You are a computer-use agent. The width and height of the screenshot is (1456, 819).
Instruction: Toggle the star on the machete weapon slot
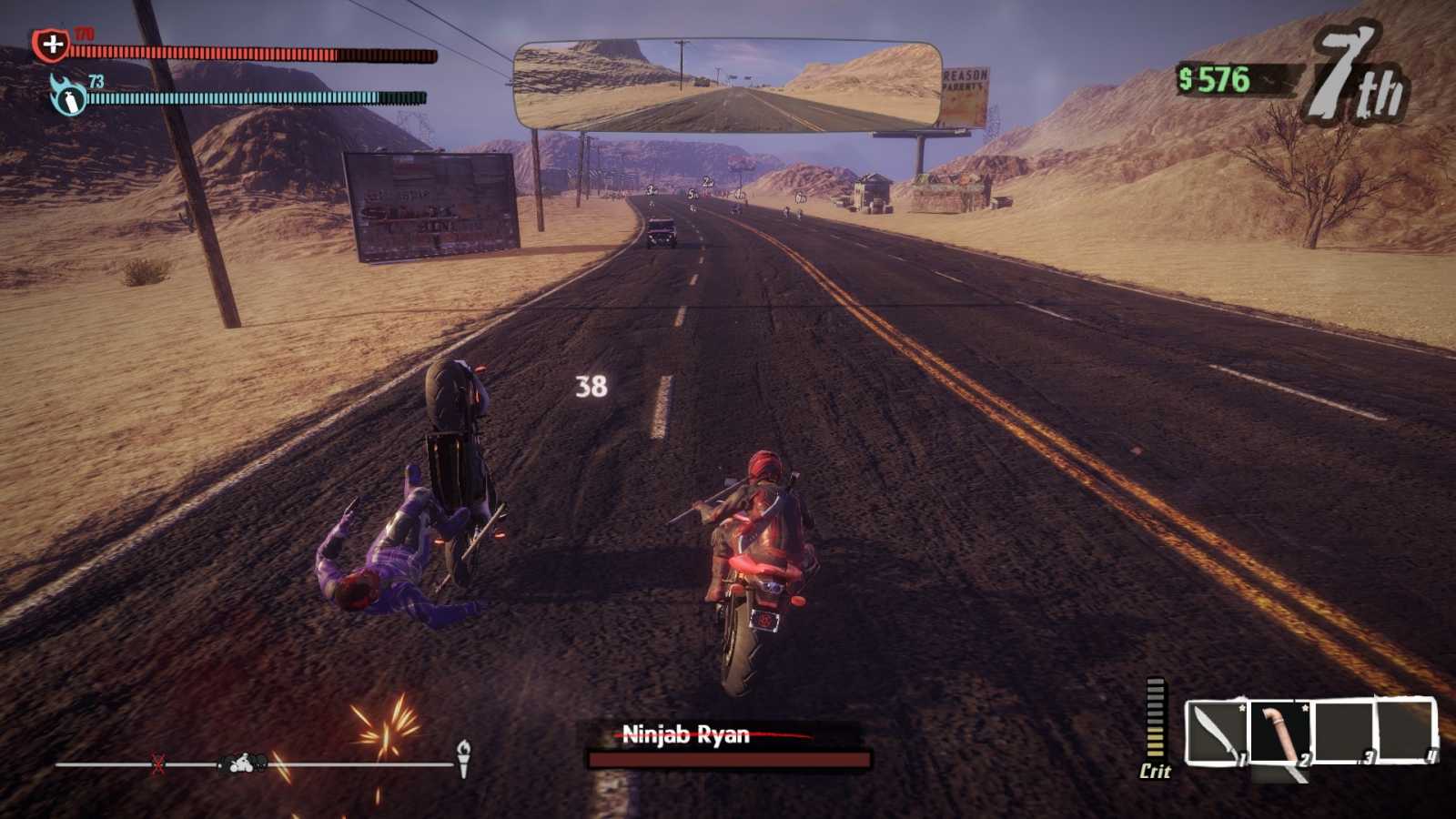[1242, 708]
